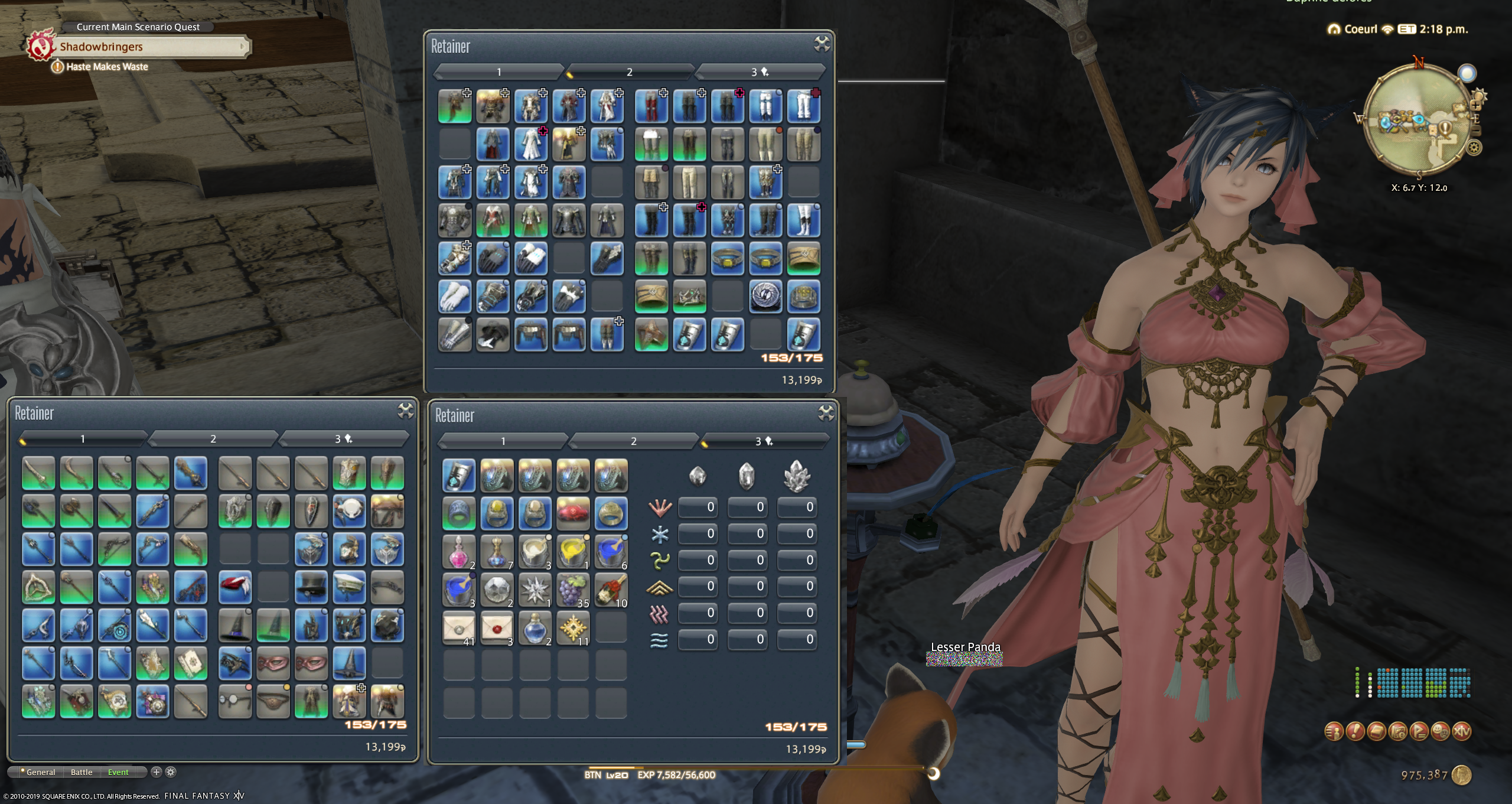The height and width of the screenshot is (804, 1512).
Task: Select the Haste Makes Waste quest entry
Action: coord(107,67)
